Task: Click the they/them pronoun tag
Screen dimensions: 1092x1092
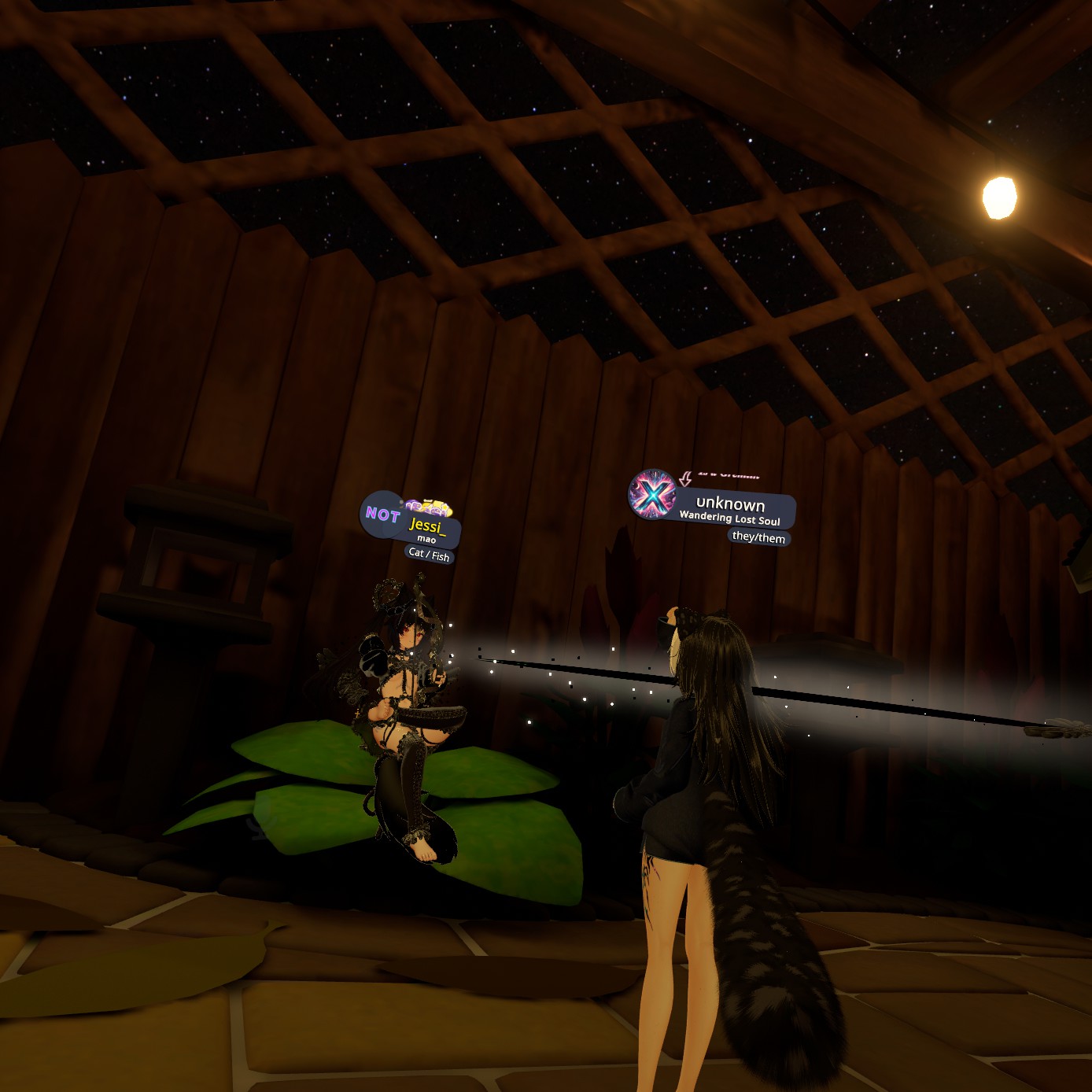Action: (758, 537)
